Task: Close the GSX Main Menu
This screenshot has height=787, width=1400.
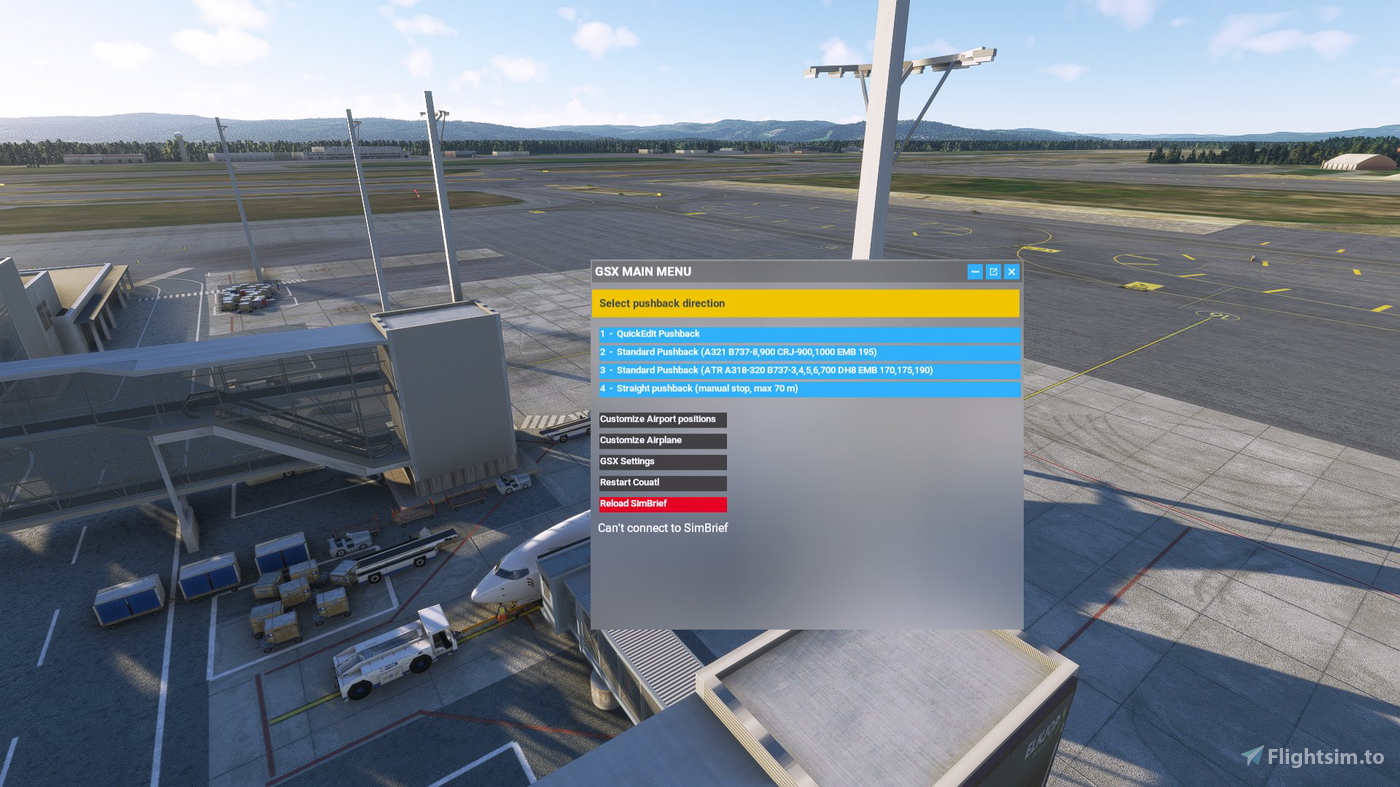Action: (x=1011, y=271)
